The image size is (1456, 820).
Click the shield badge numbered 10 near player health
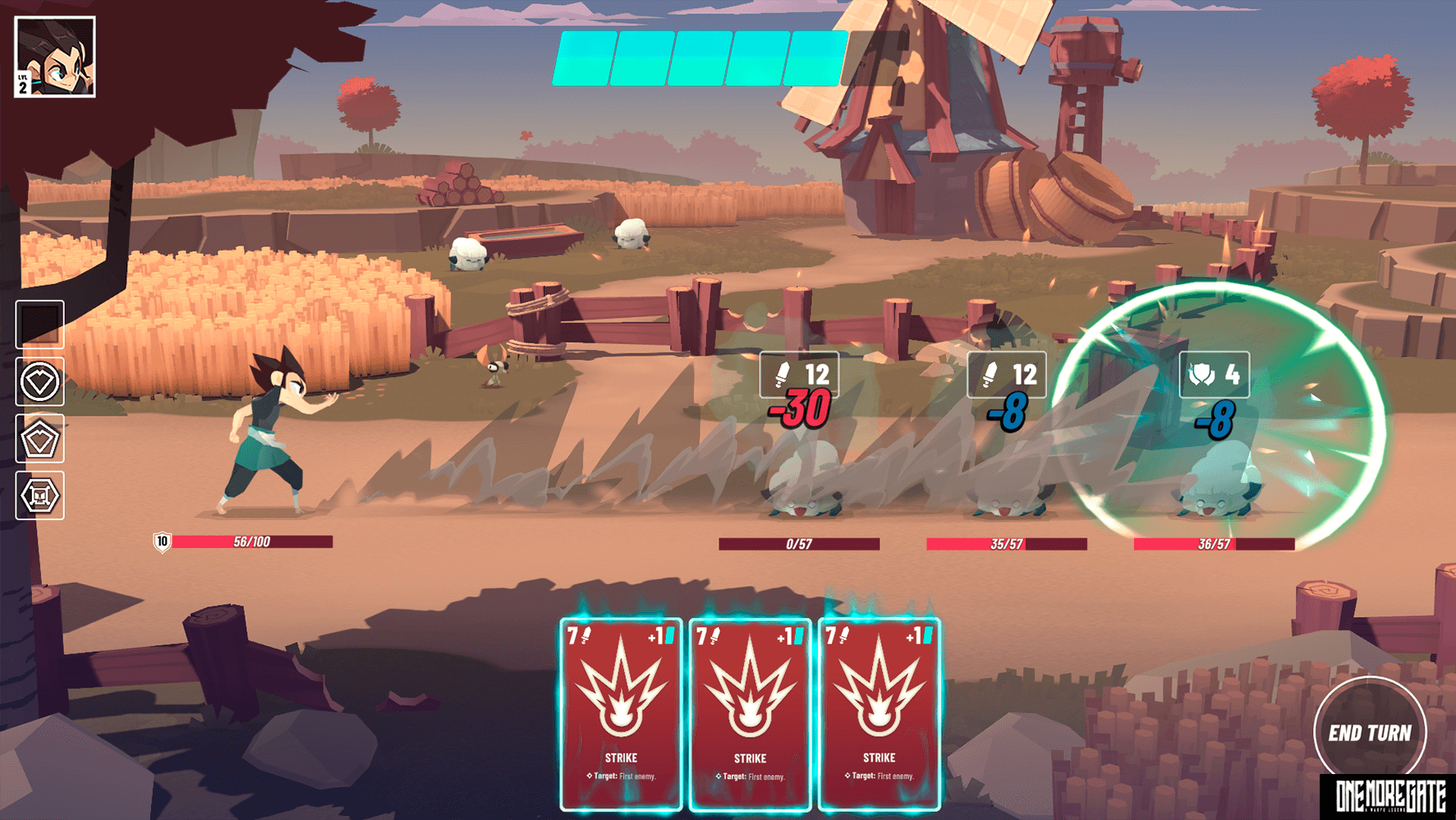coord(161,541)
